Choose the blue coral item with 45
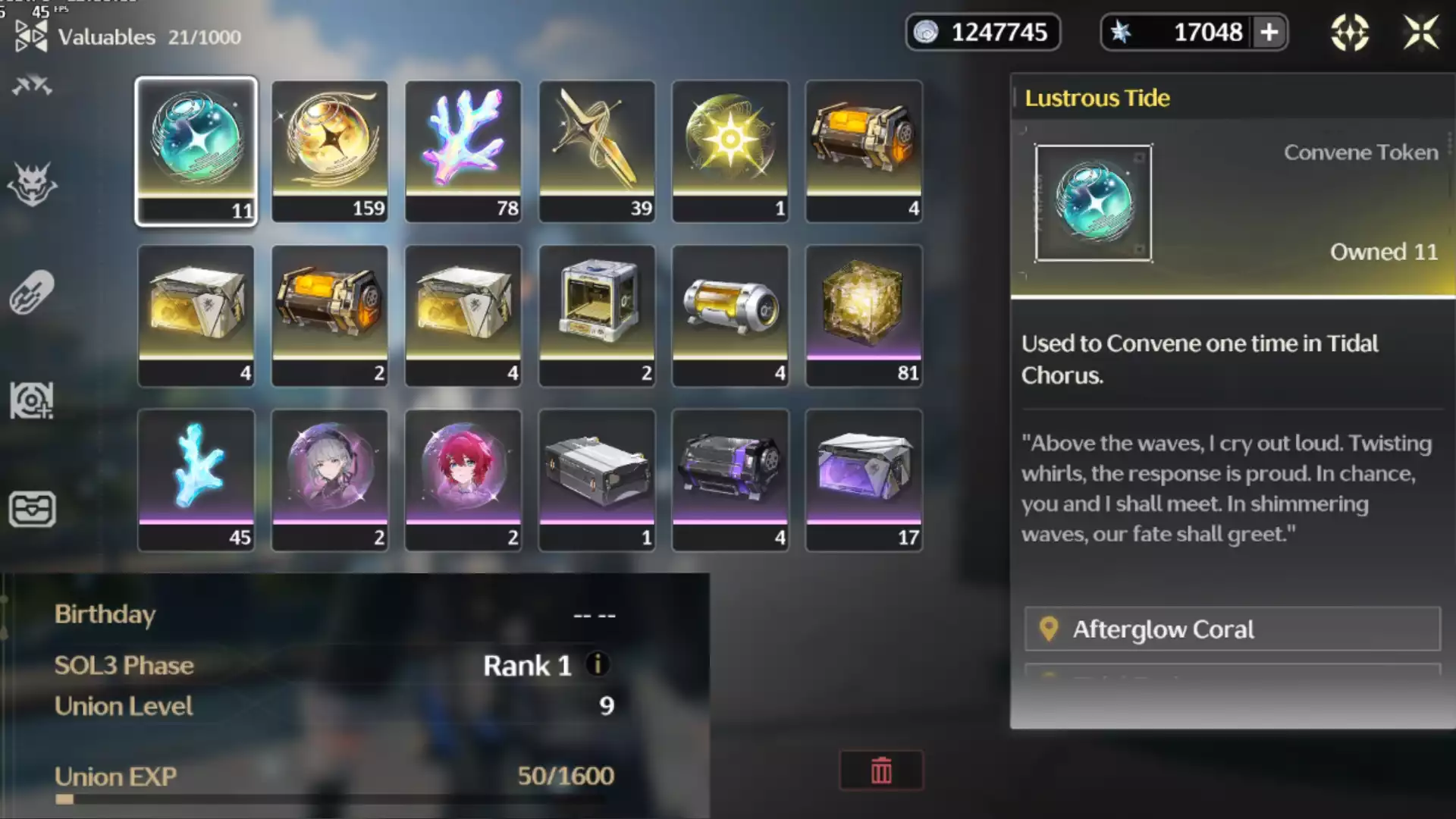The width and height of the screenshot is (1456, 819). pyautogui.click(x=196, y=479)
